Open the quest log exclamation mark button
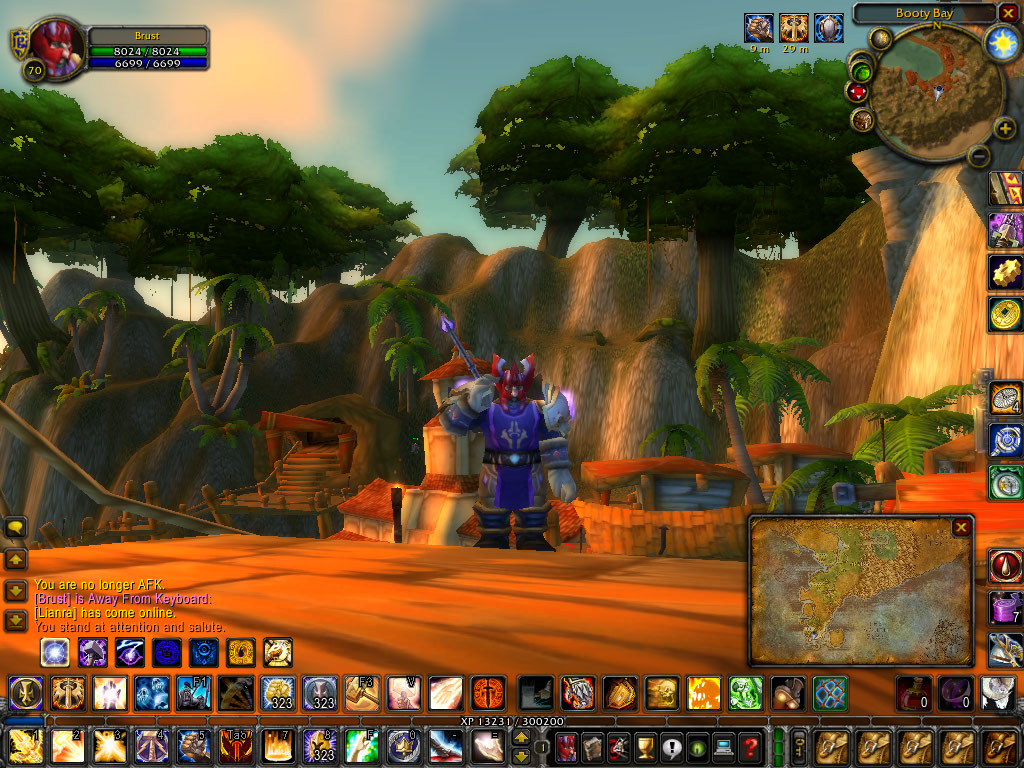This screenshot has width=1024, height=768. point(671,746)
